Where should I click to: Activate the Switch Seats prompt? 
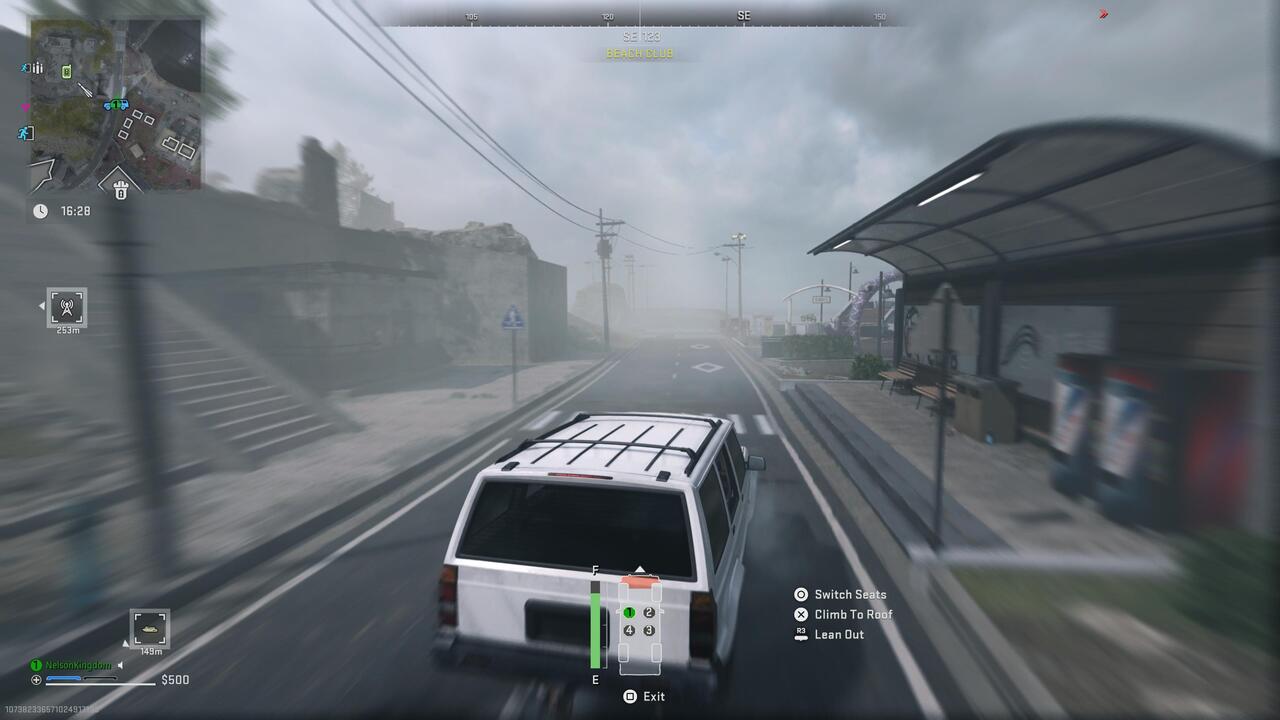pos(840,594)
